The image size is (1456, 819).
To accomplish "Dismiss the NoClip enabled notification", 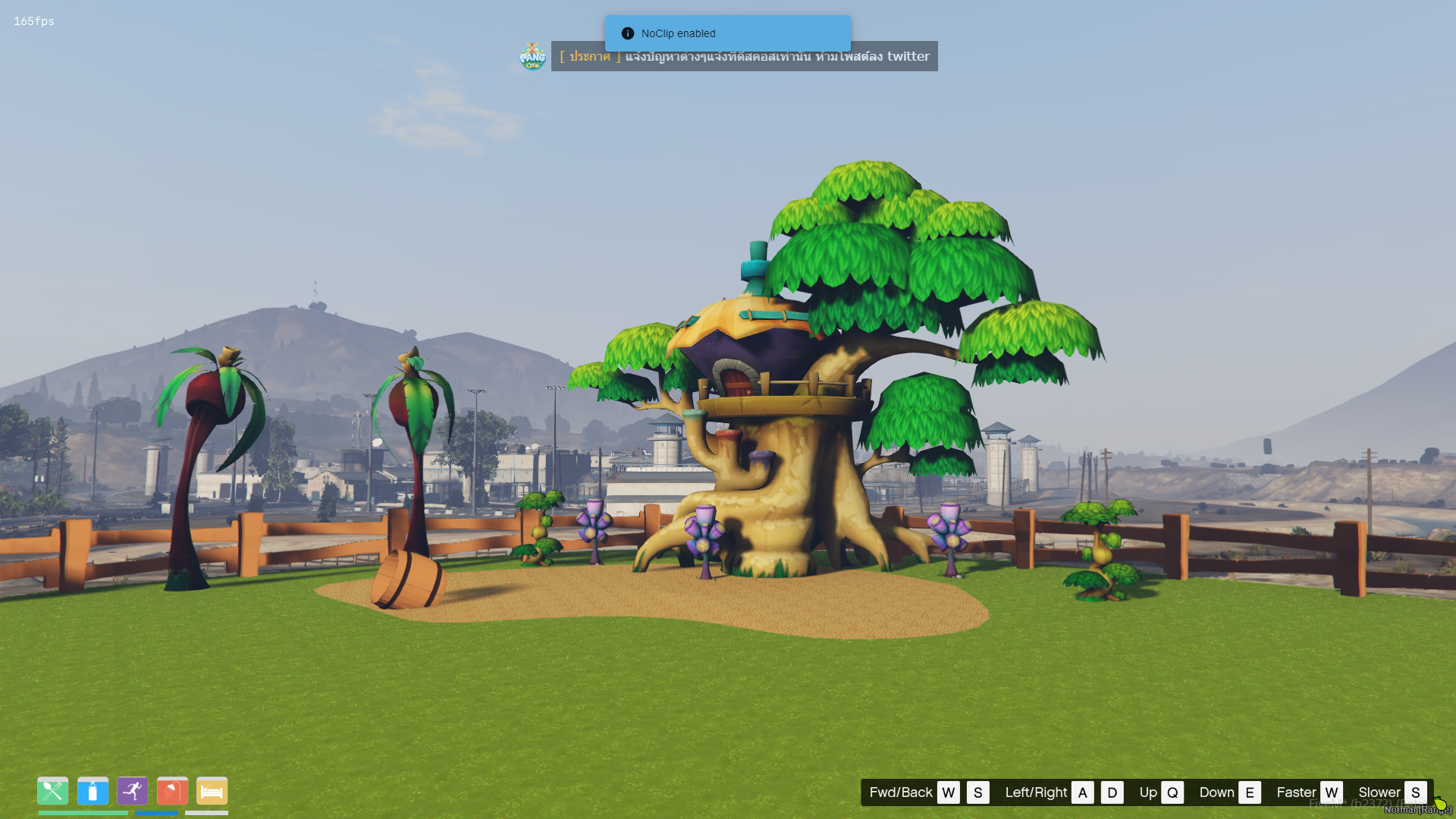I will click(x=726, y=33).
